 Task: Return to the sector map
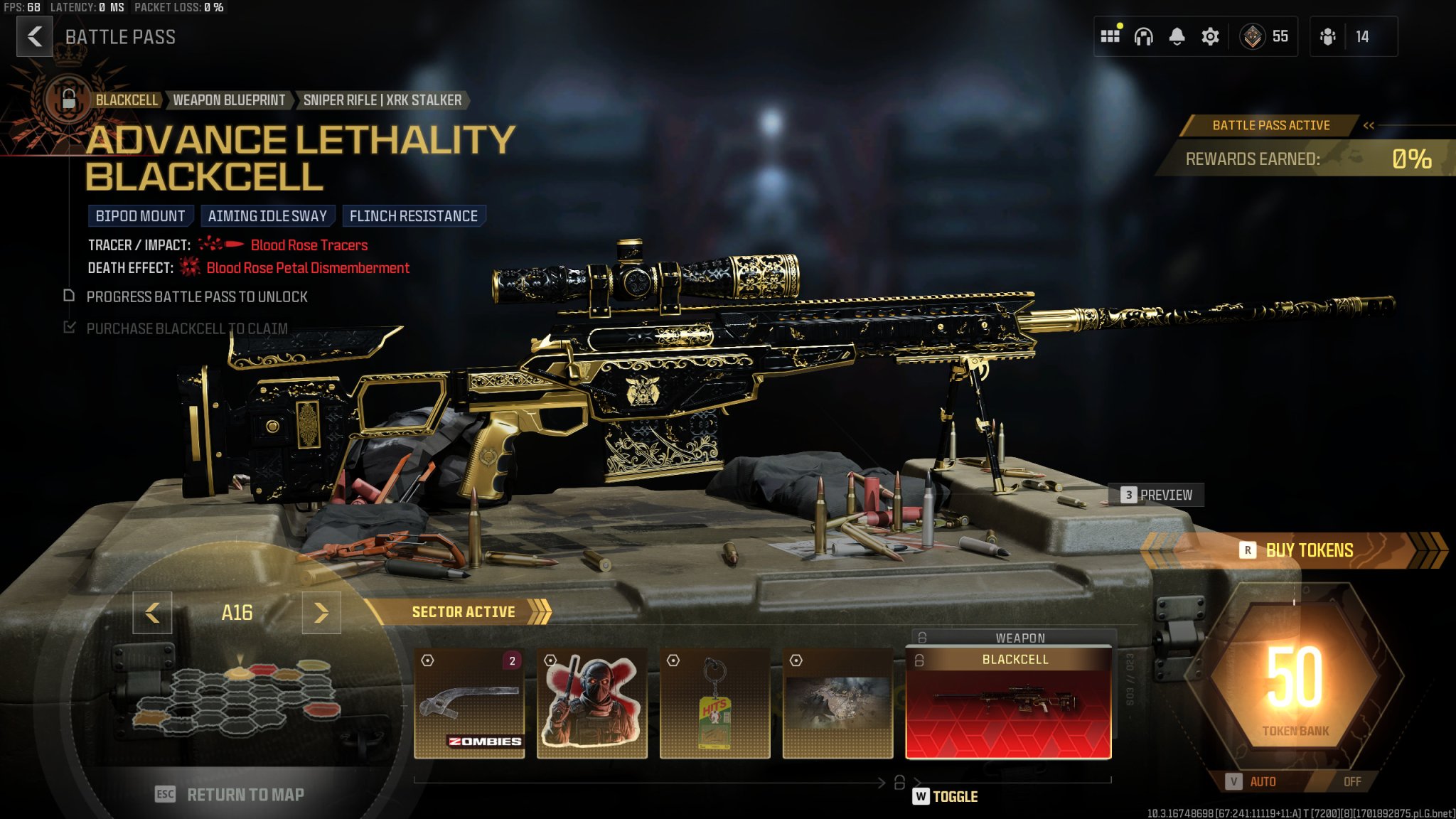[x=230, y=794]
